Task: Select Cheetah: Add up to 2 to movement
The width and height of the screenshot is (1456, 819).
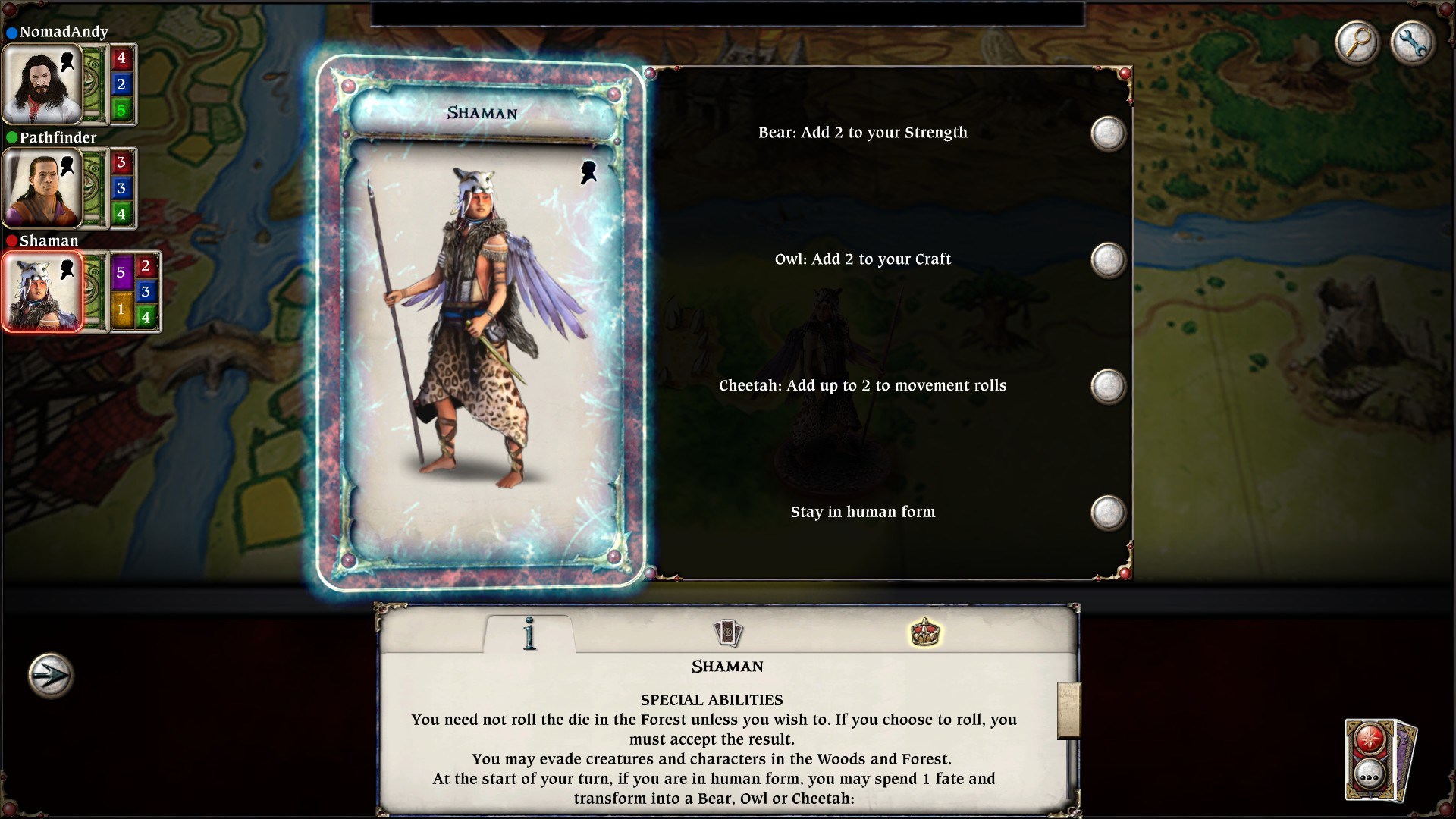Action: point(1106,385)
